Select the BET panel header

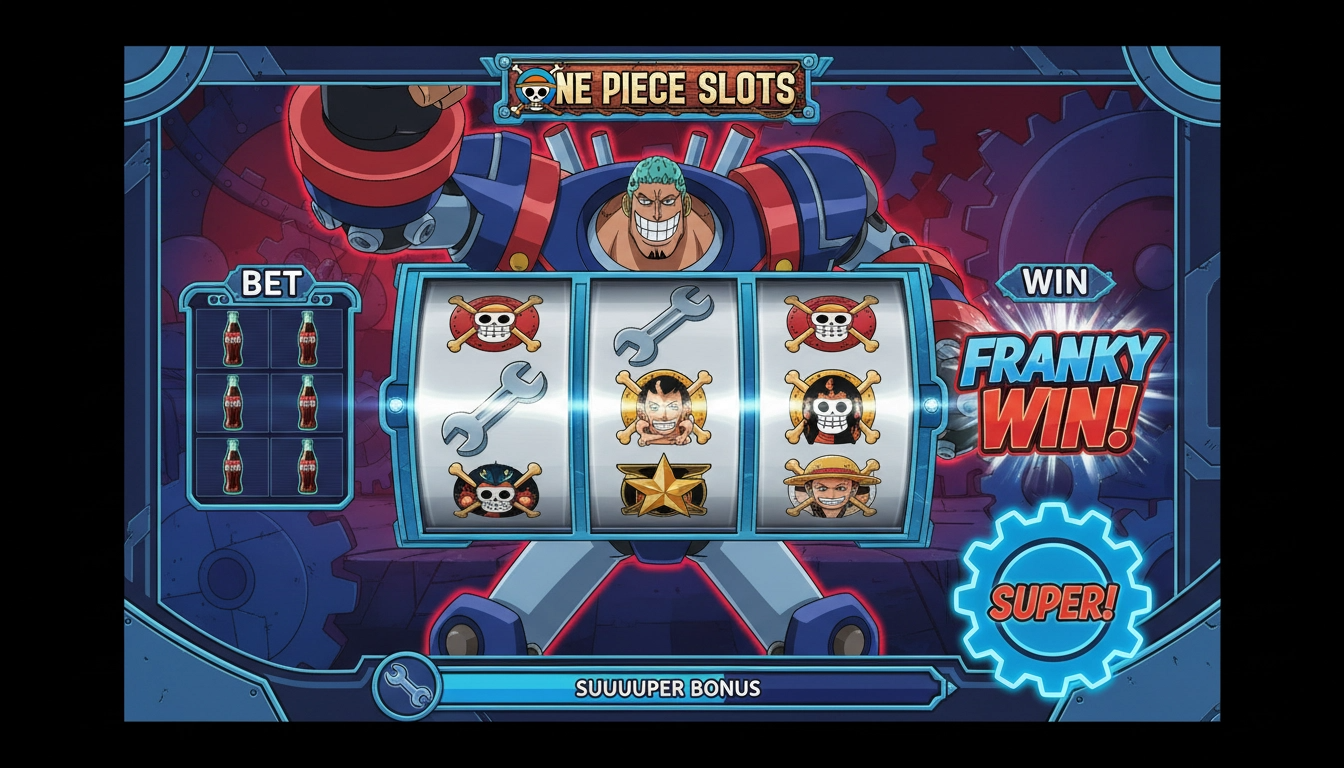click(271, 284)
